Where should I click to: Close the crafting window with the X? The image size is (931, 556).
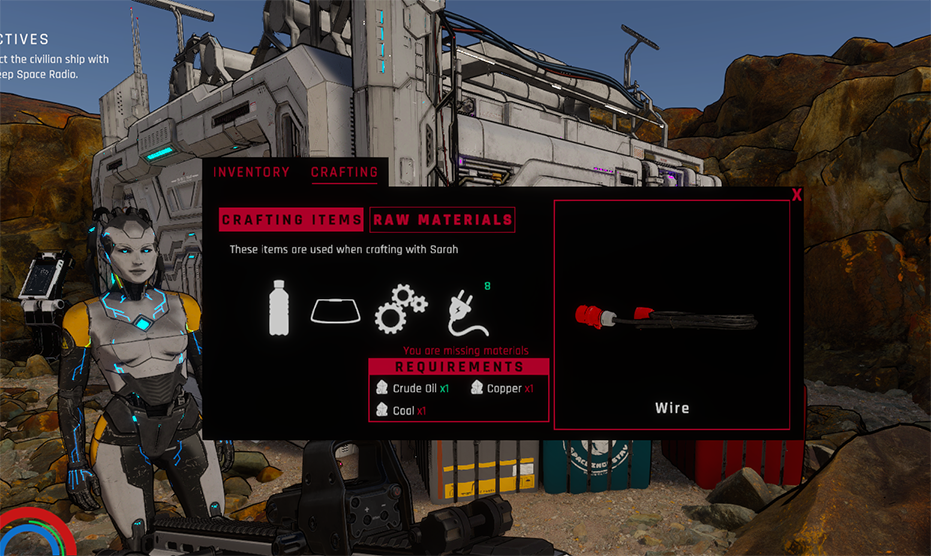[x=797, y=195]
